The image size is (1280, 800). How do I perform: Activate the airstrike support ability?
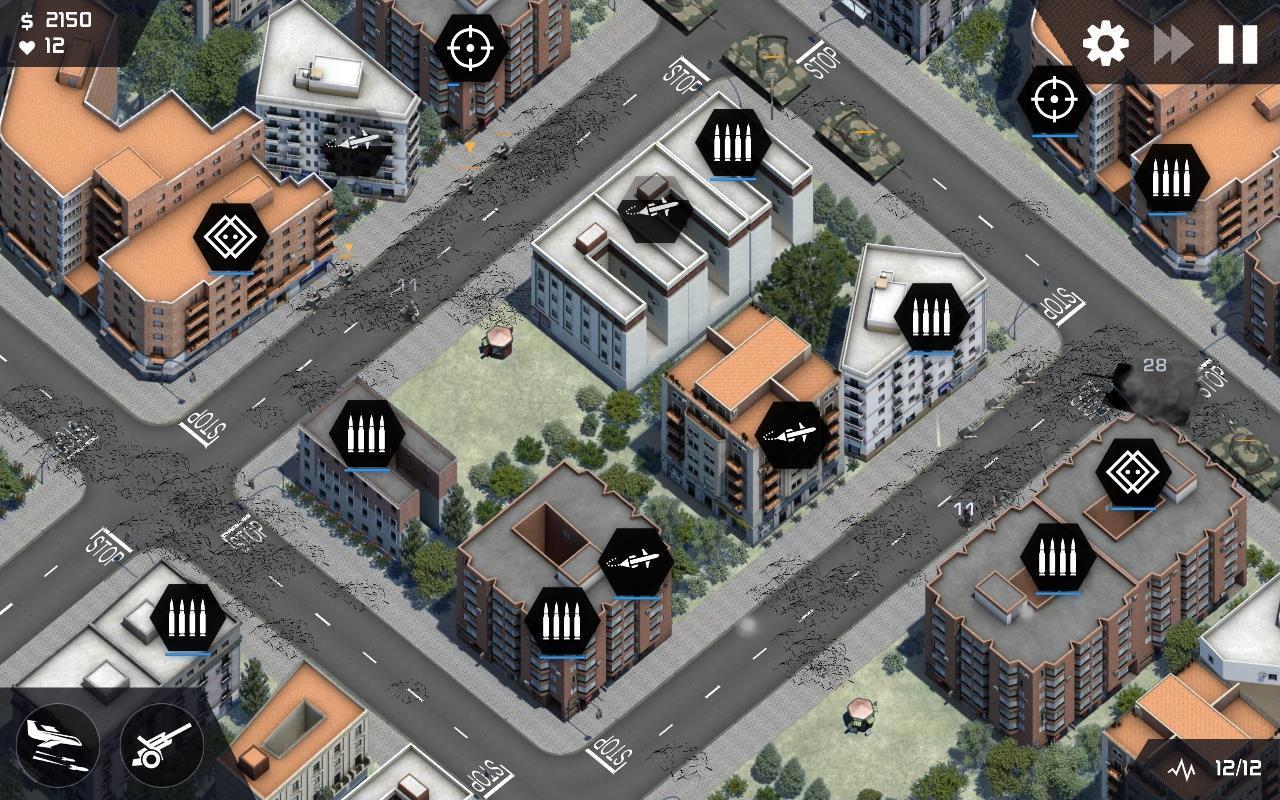[x=58, y=745]
